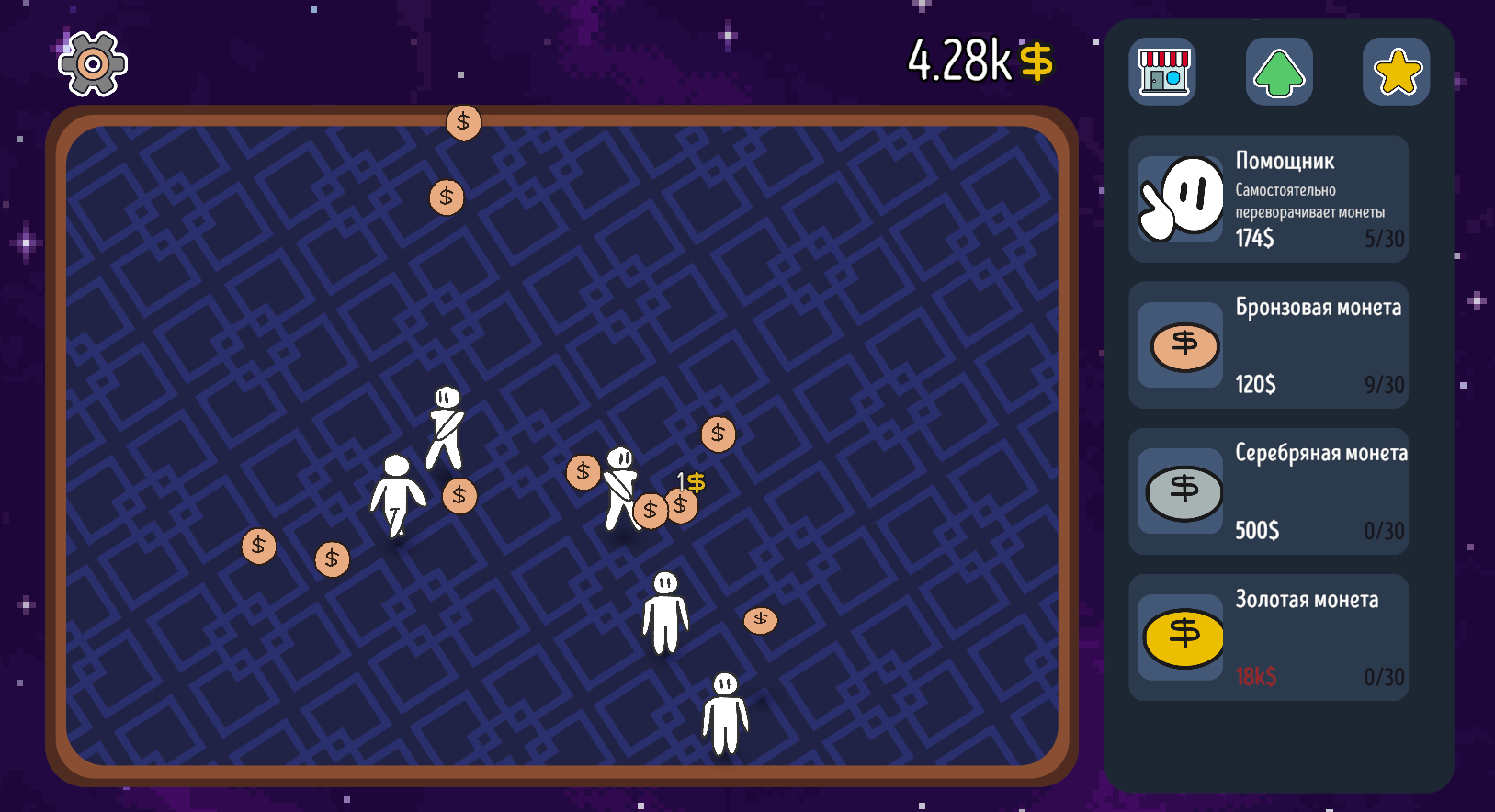This screenshot has height=812, width=1495.
Task: Click the red 18k$ price on Золотая монета
Action: [x=1255, y=677]
